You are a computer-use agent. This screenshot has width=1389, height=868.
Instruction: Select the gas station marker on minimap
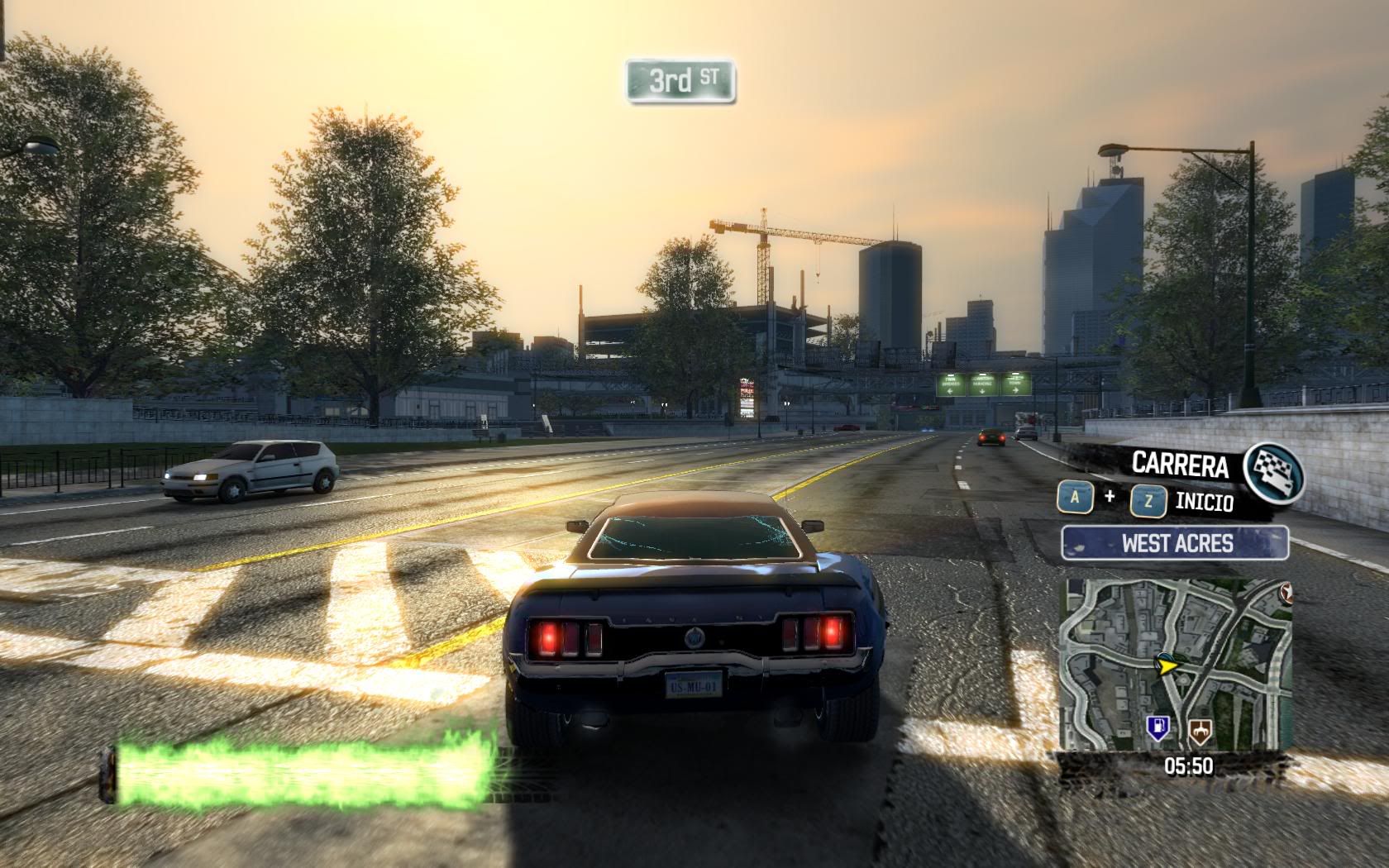(x=1158, y=728)
